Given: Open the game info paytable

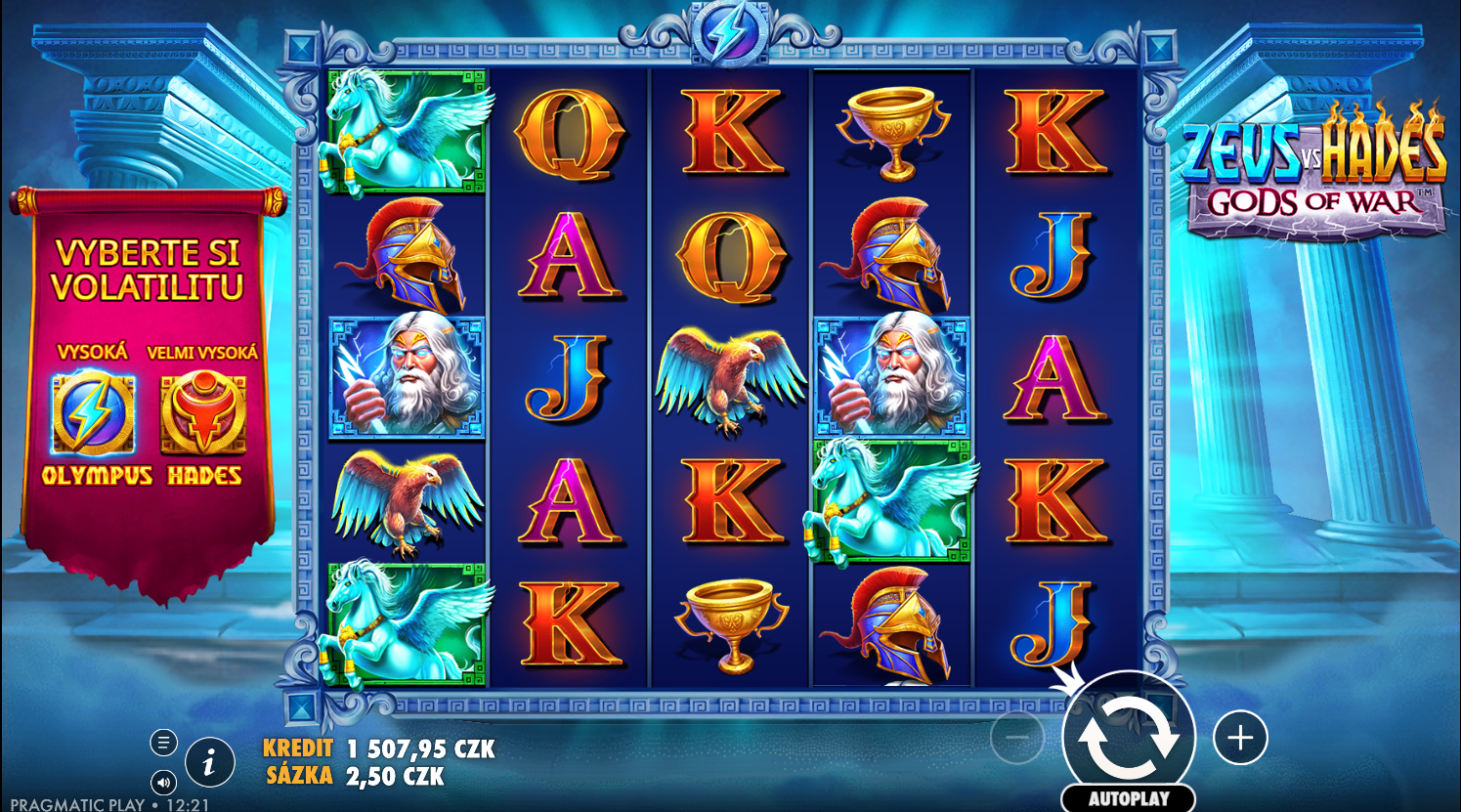Looking at the screenshot, I should coord(209,763).
